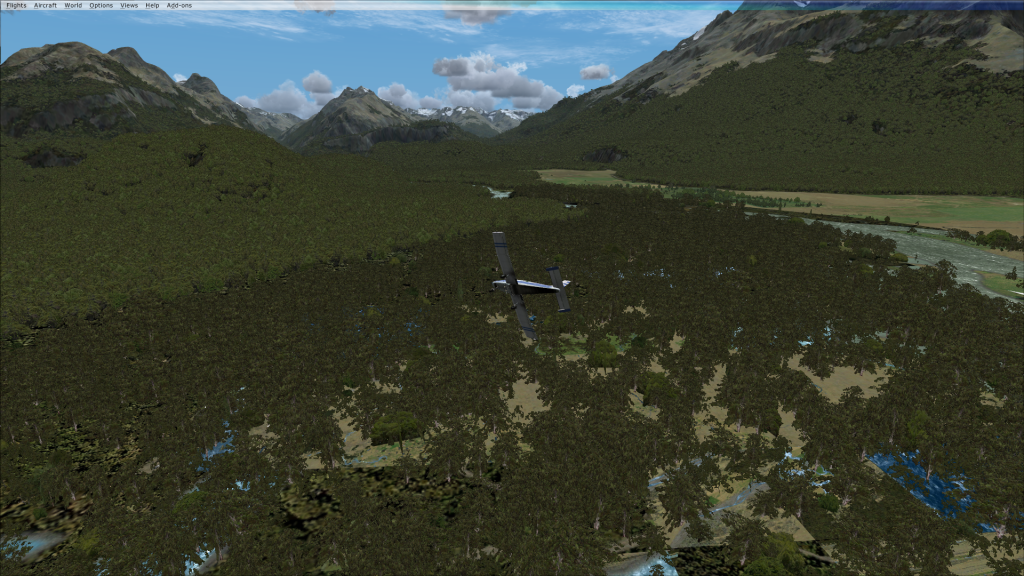1024x576 pixels.
Task: Open the Options menu
Action: 101,5
